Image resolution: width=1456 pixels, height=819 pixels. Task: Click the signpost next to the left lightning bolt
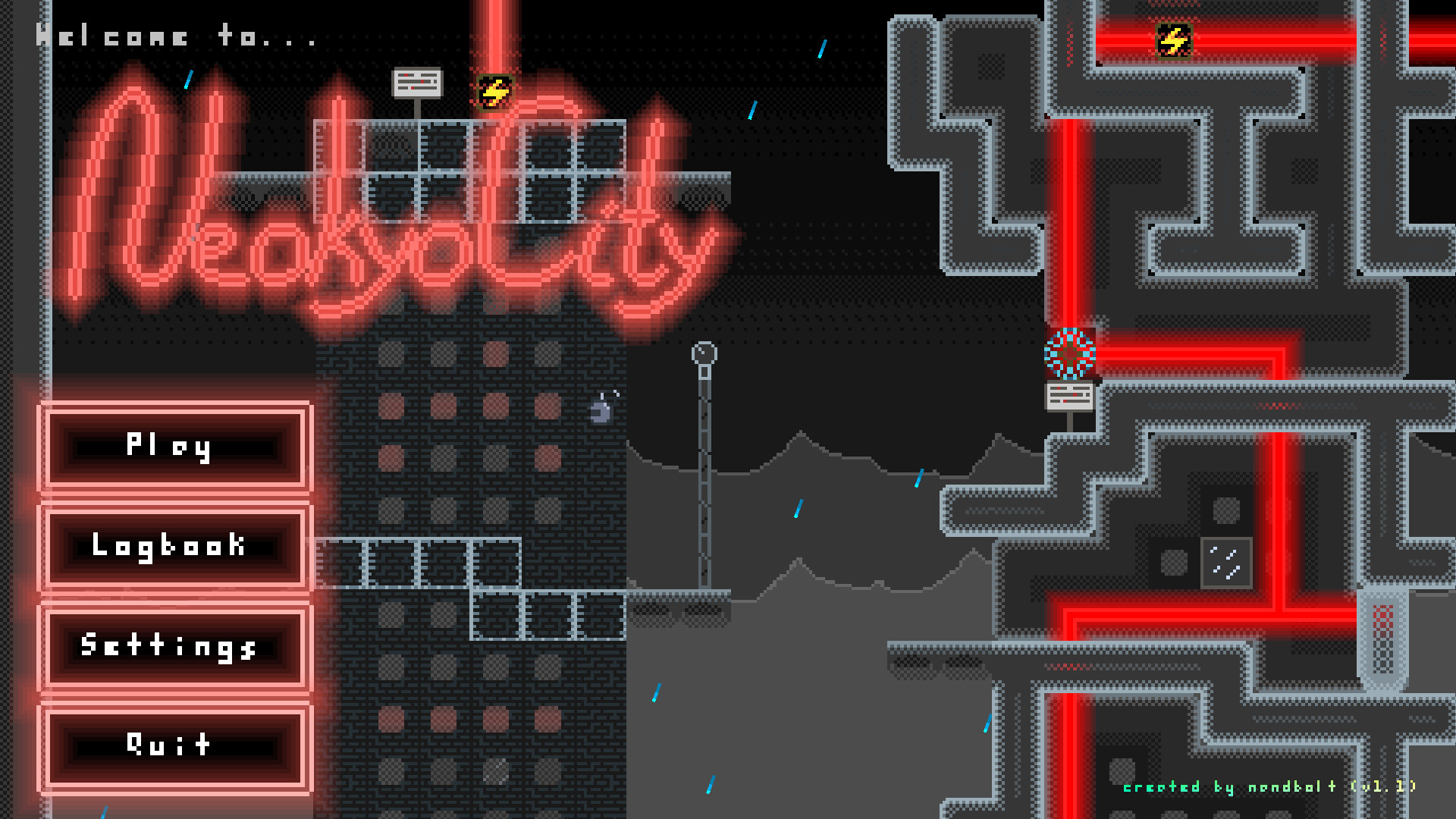tap(417, 81)
